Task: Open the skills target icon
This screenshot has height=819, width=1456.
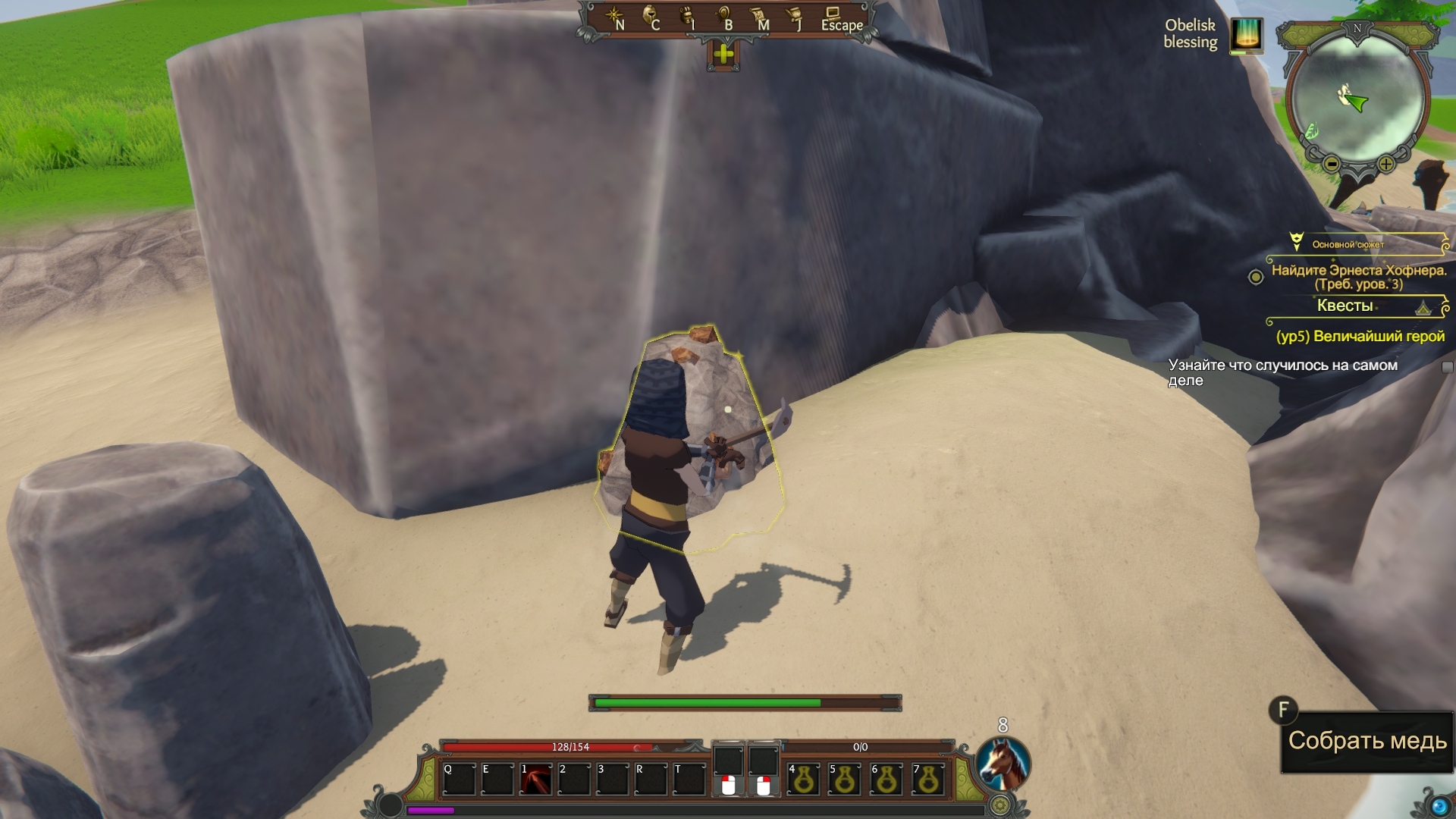Action: pyautogui.click(x=723, y=17)
